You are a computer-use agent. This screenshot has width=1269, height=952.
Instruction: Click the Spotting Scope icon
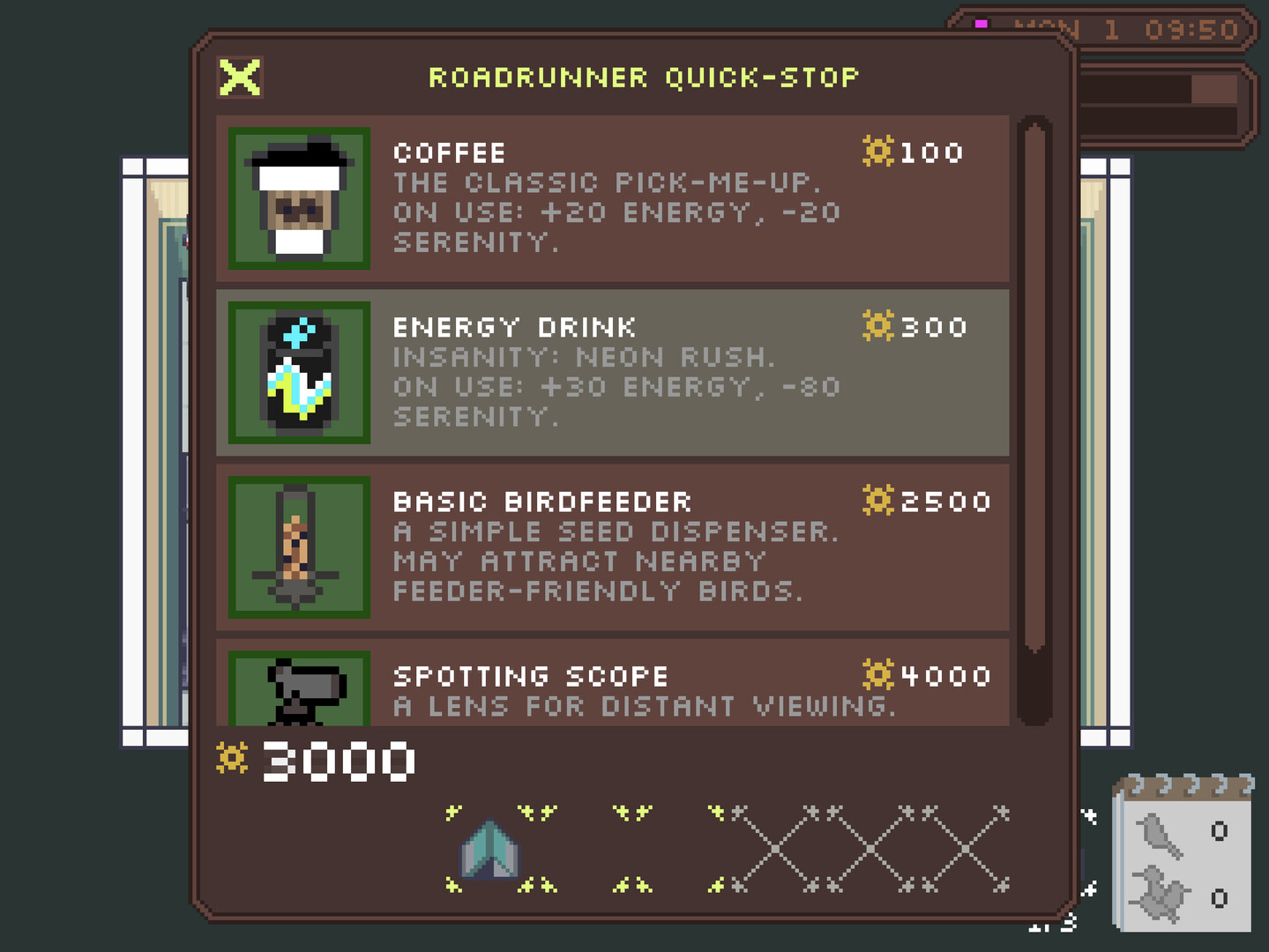click(297, 692)
